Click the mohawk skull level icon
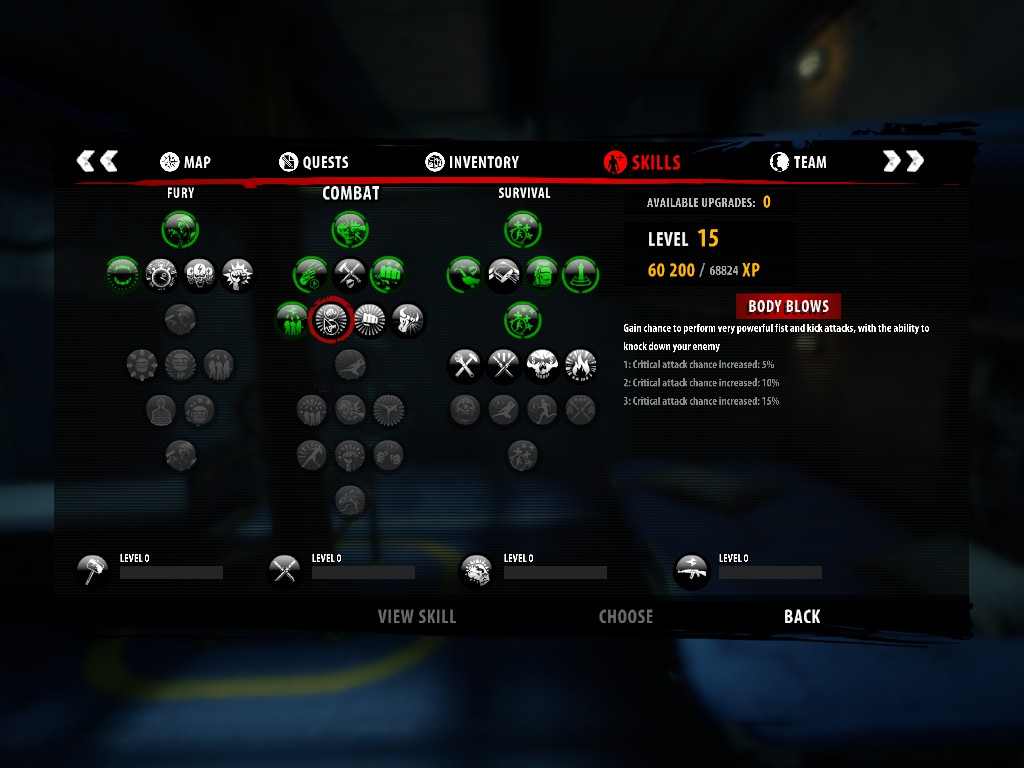Viewport: 1024px width, 768px height. (476, 571)
